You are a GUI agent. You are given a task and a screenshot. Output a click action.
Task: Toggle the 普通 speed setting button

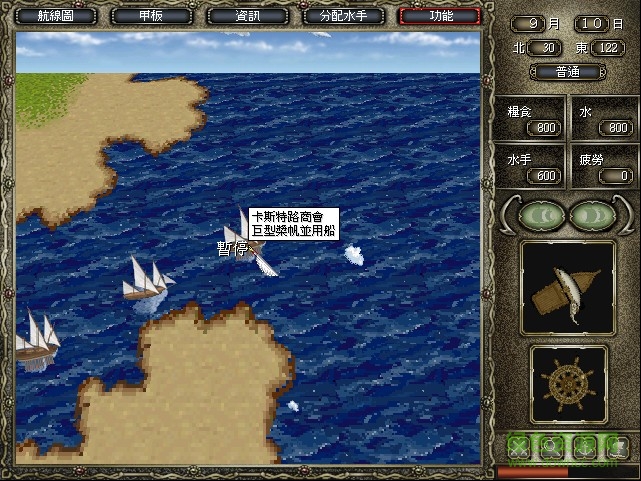tap(568, 72)
